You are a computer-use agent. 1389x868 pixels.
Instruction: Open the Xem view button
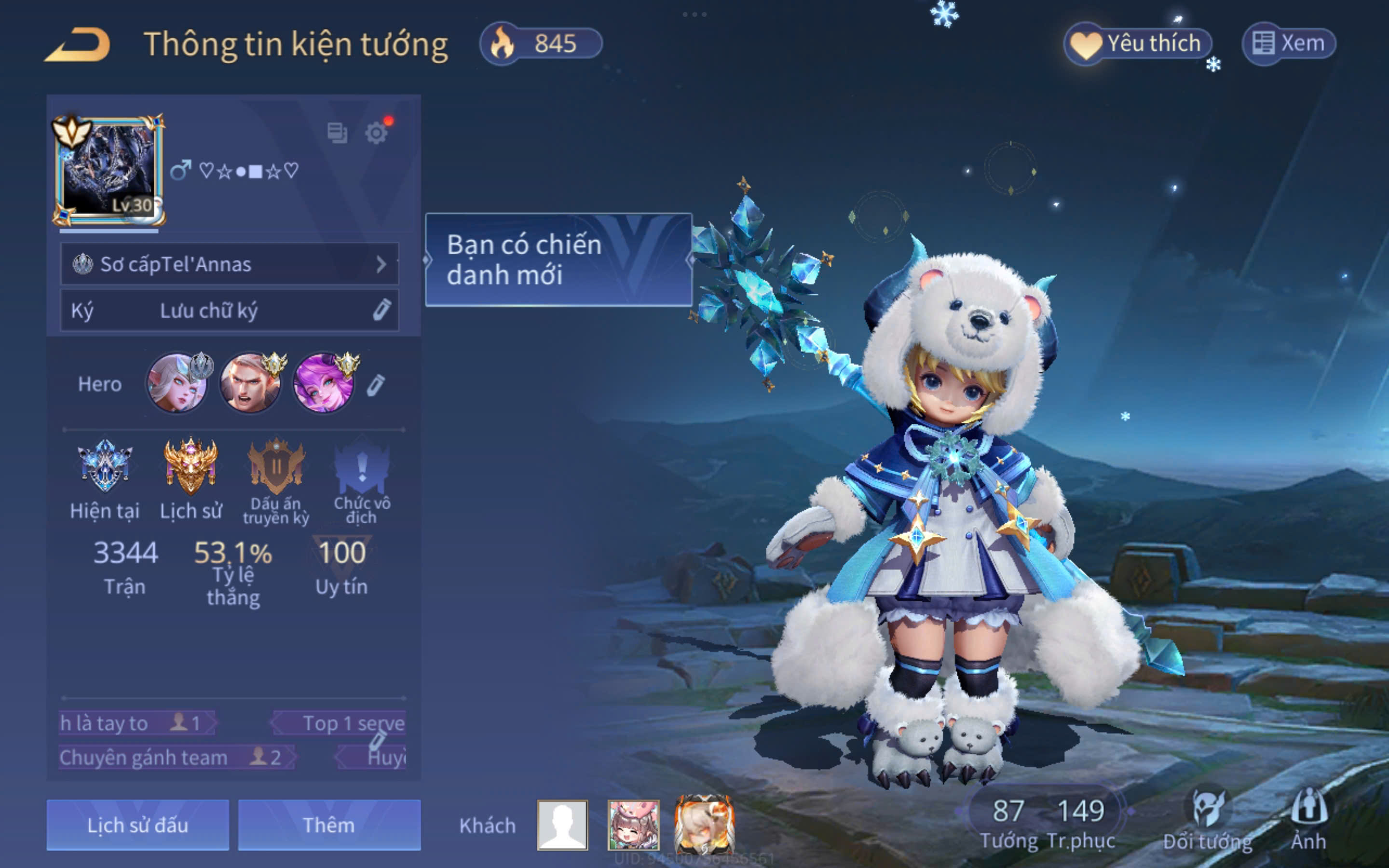[x=1289, y=43]
